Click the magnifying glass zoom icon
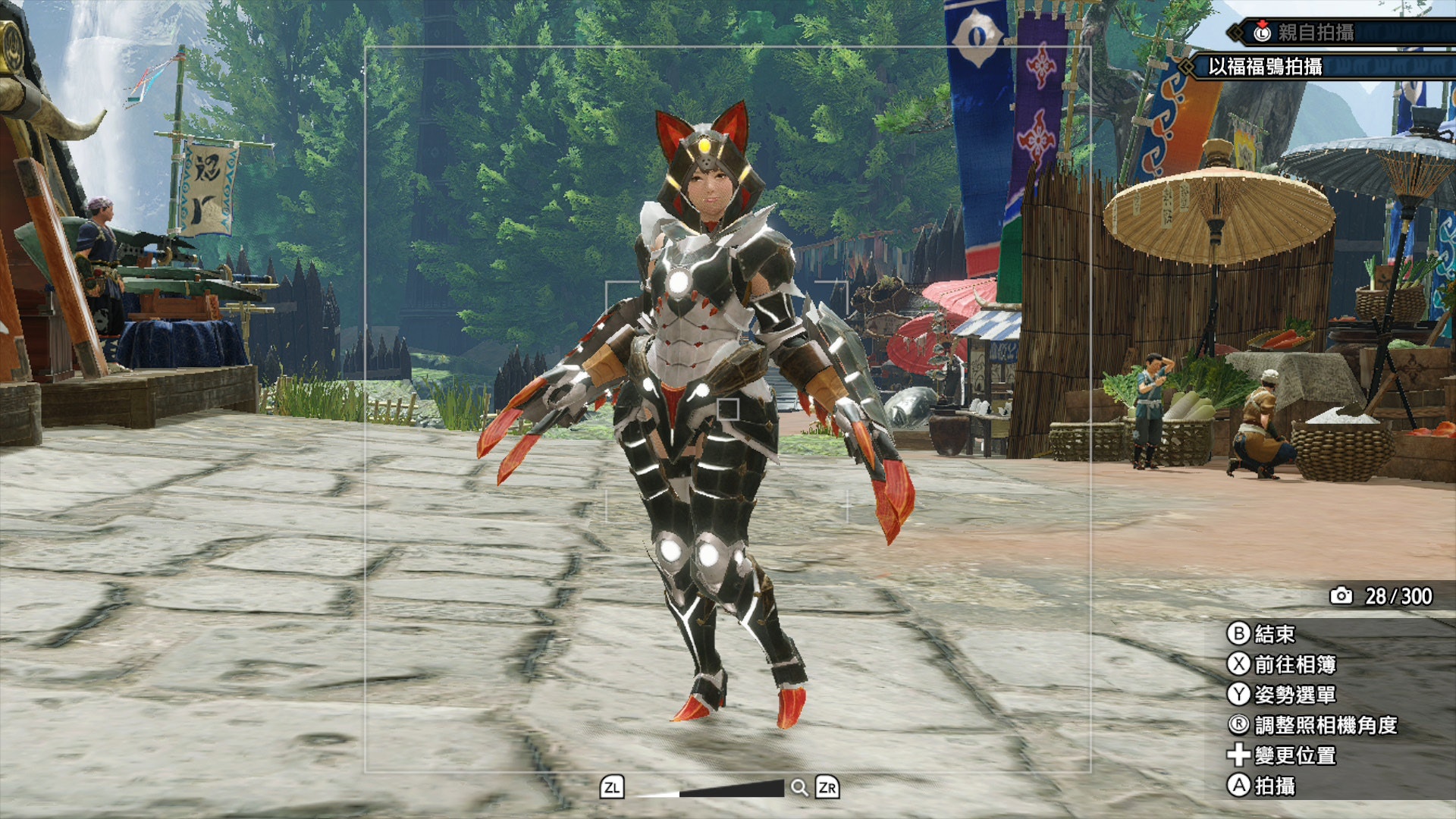This screenshot has width=1456, height=819. coord(799,788)
